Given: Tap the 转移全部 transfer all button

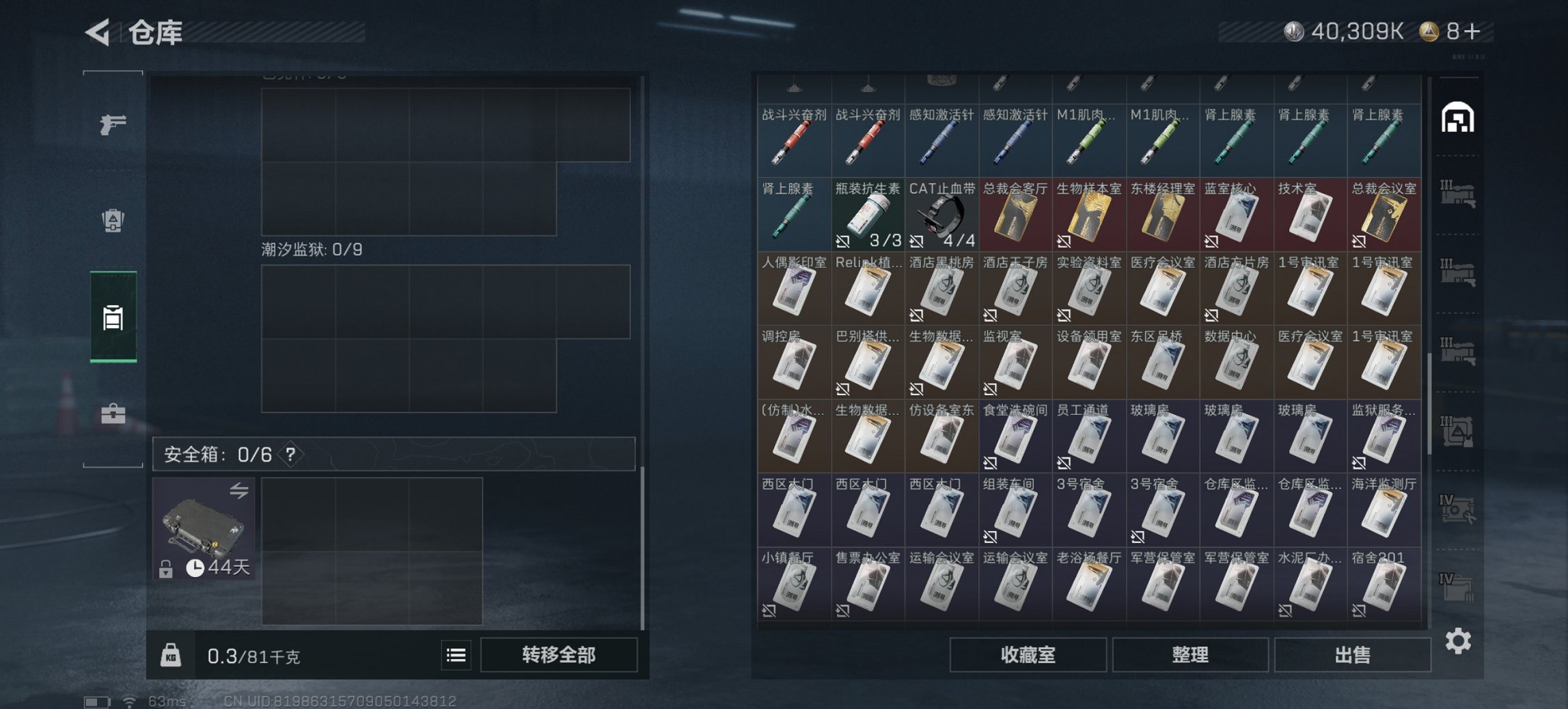Looking at the screenshot, I should point(558,654).
